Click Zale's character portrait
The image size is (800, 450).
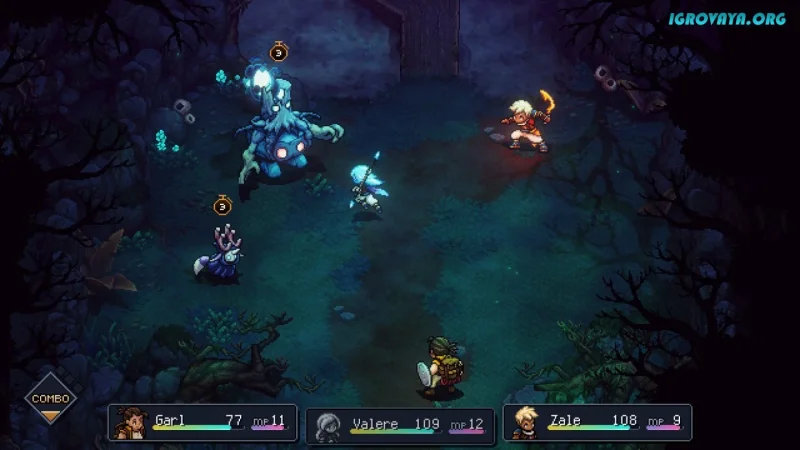pyautogui.click(x=524, y=422)
